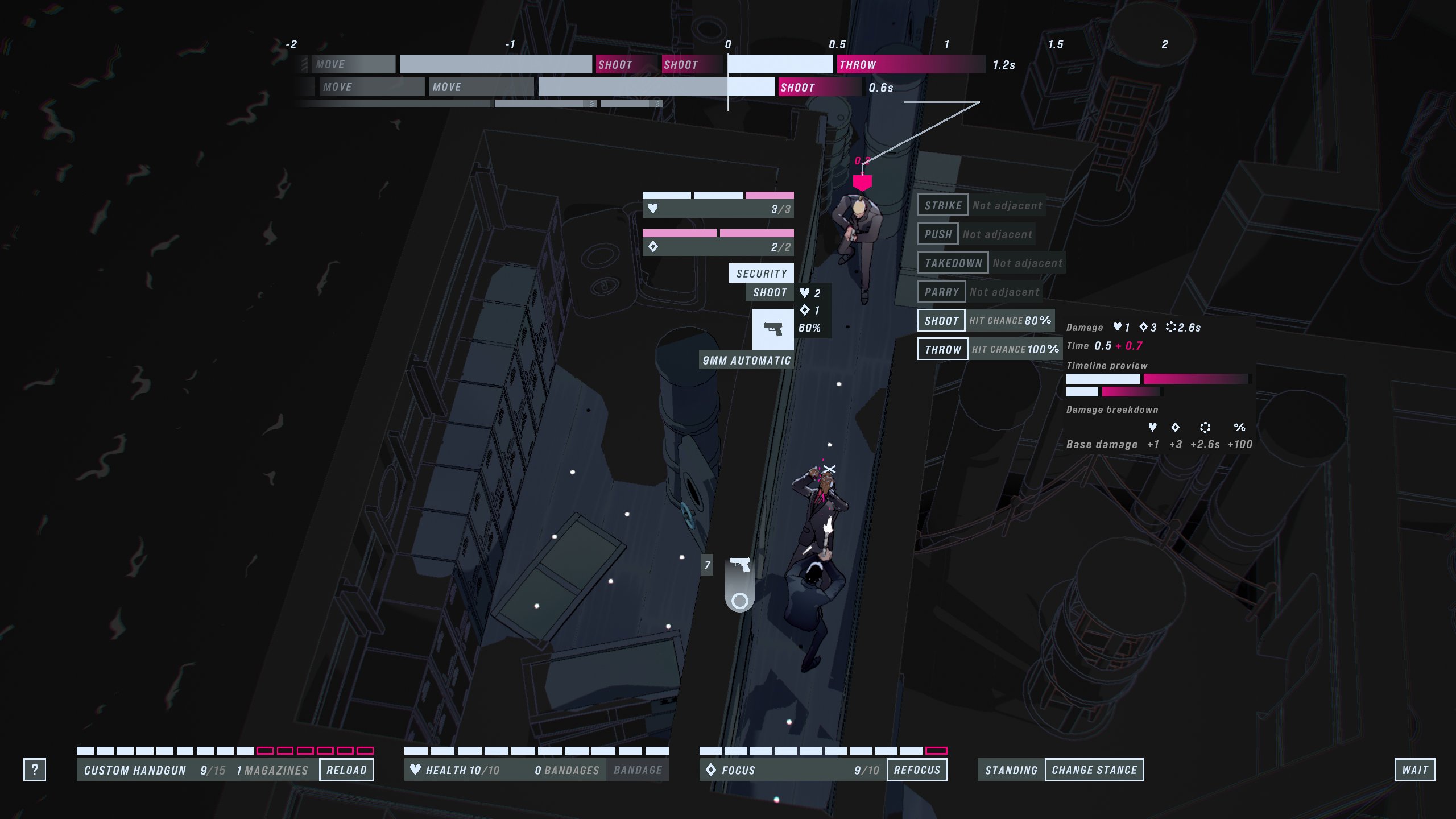Click the percent icon in Damage breakdown
Screen dimensions: 1456x819
tap(1239, 428)
